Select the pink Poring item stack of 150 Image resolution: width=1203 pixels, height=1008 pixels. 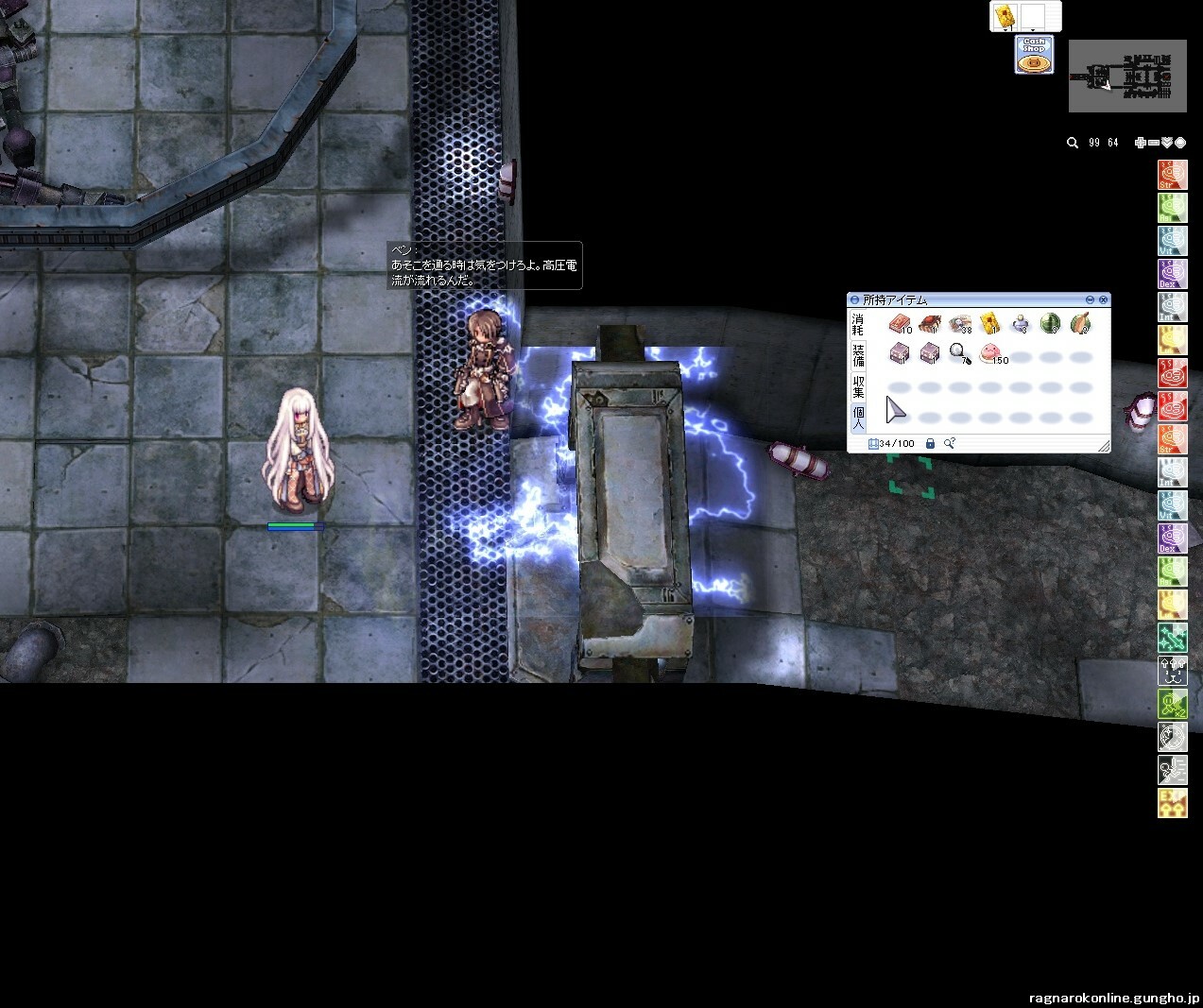coord(990,354)
